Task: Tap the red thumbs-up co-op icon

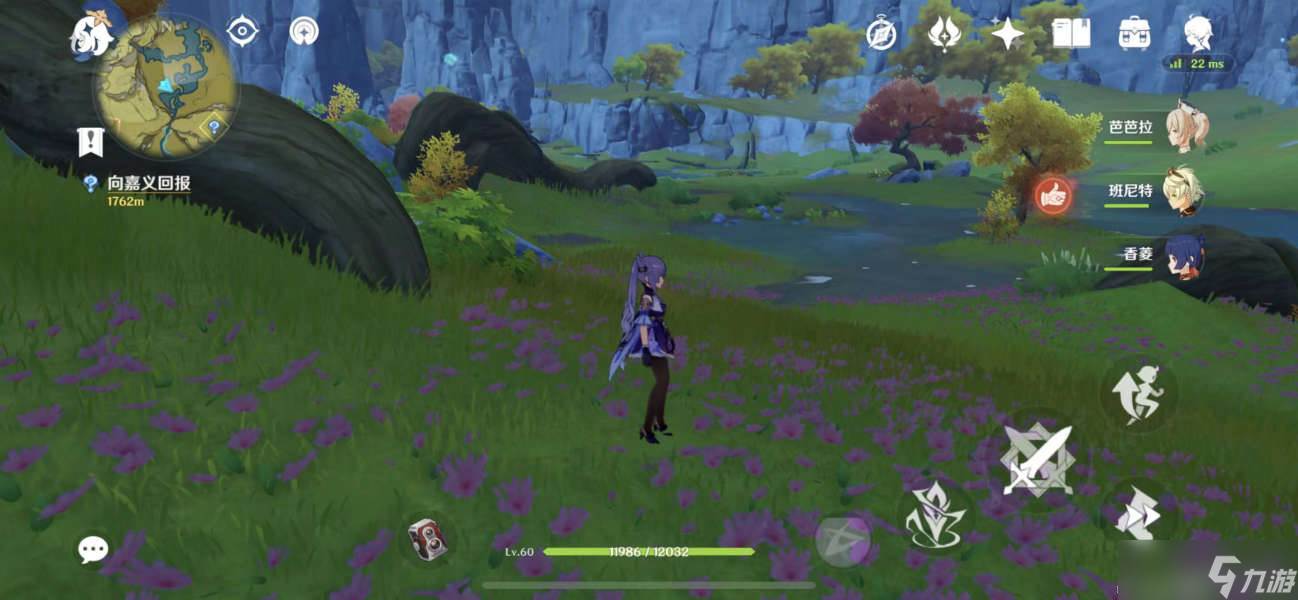Action: [1051, 195]
